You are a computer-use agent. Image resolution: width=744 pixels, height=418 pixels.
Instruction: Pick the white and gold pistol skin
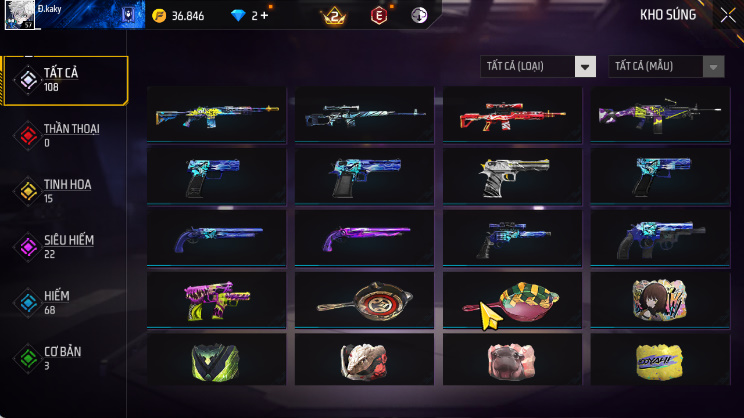click(x=512, y=177)
